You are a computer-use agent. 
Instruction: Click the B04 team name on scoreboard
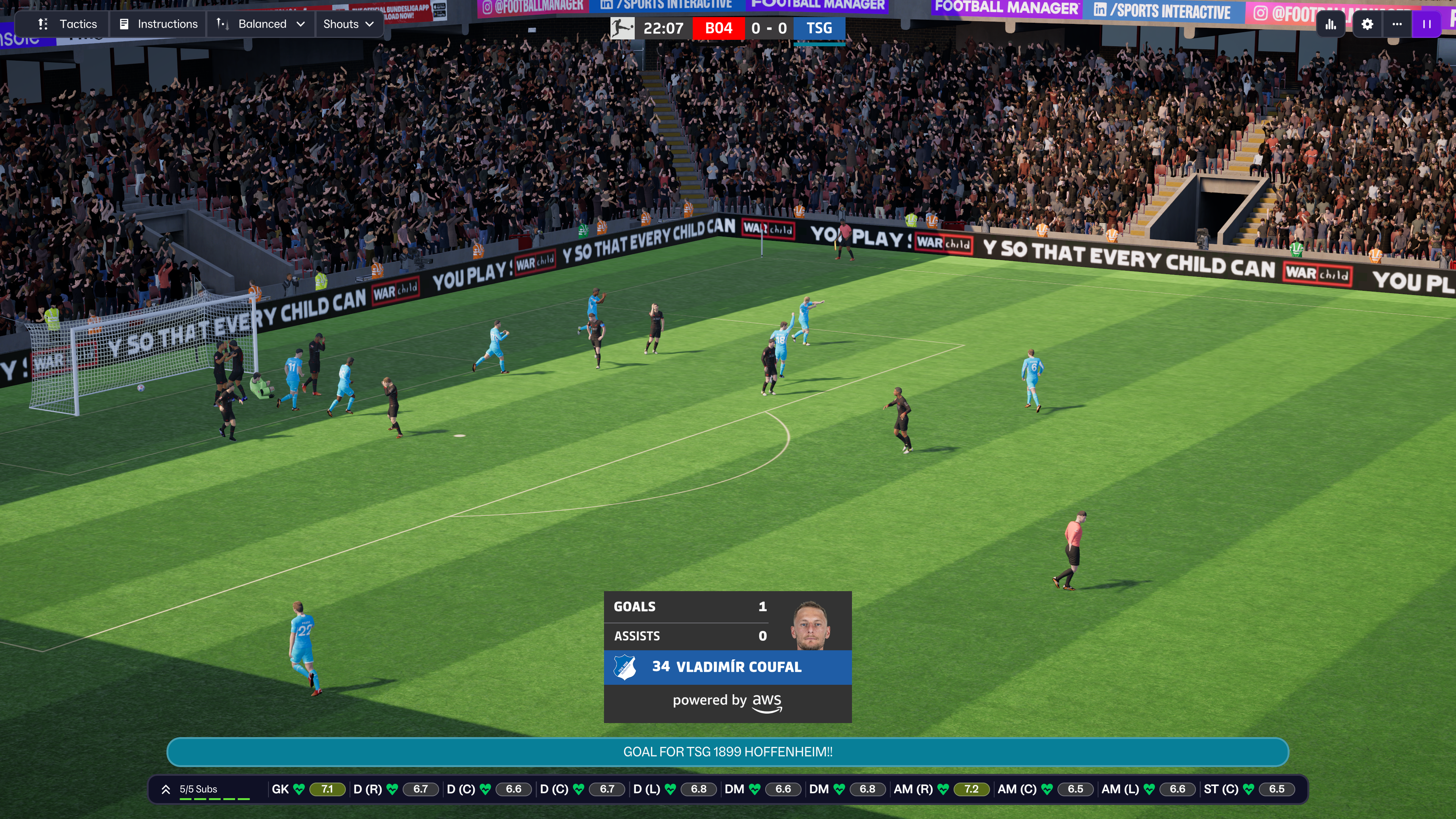point(719,28)
